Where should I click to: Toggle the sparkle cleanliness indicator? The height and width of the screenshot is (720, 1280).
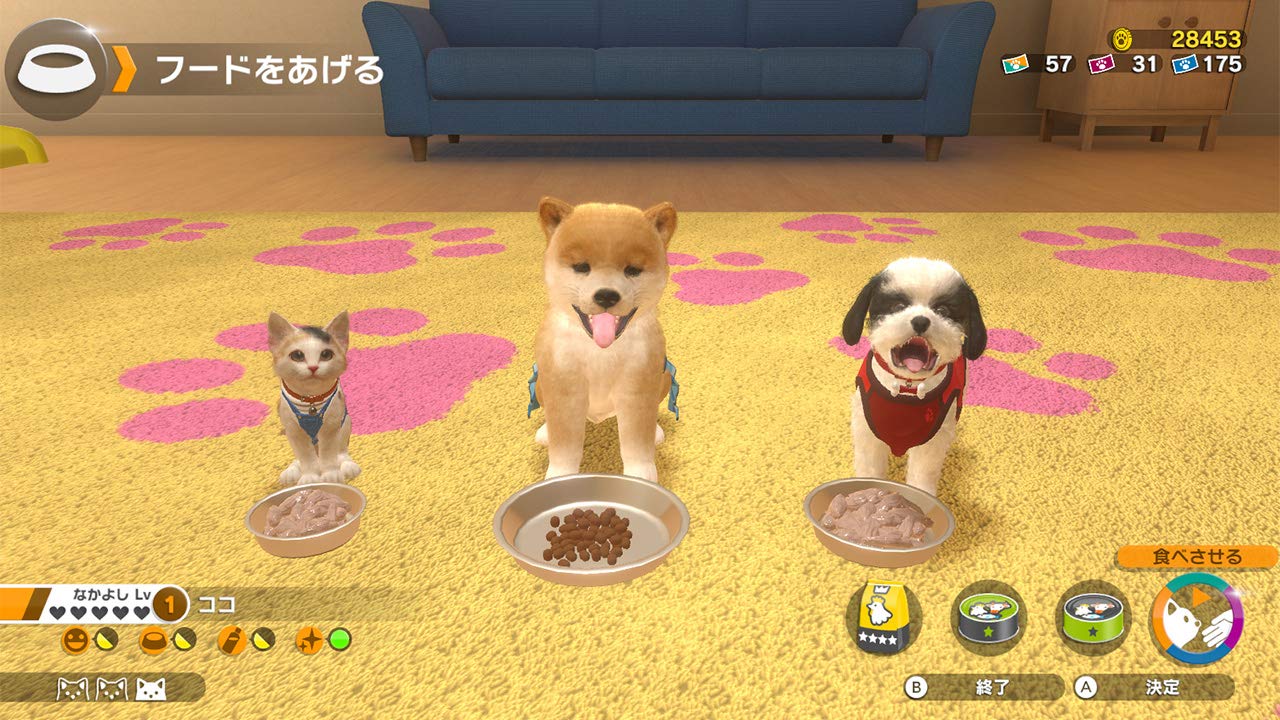pyautogui.click(x=310, y=641)
